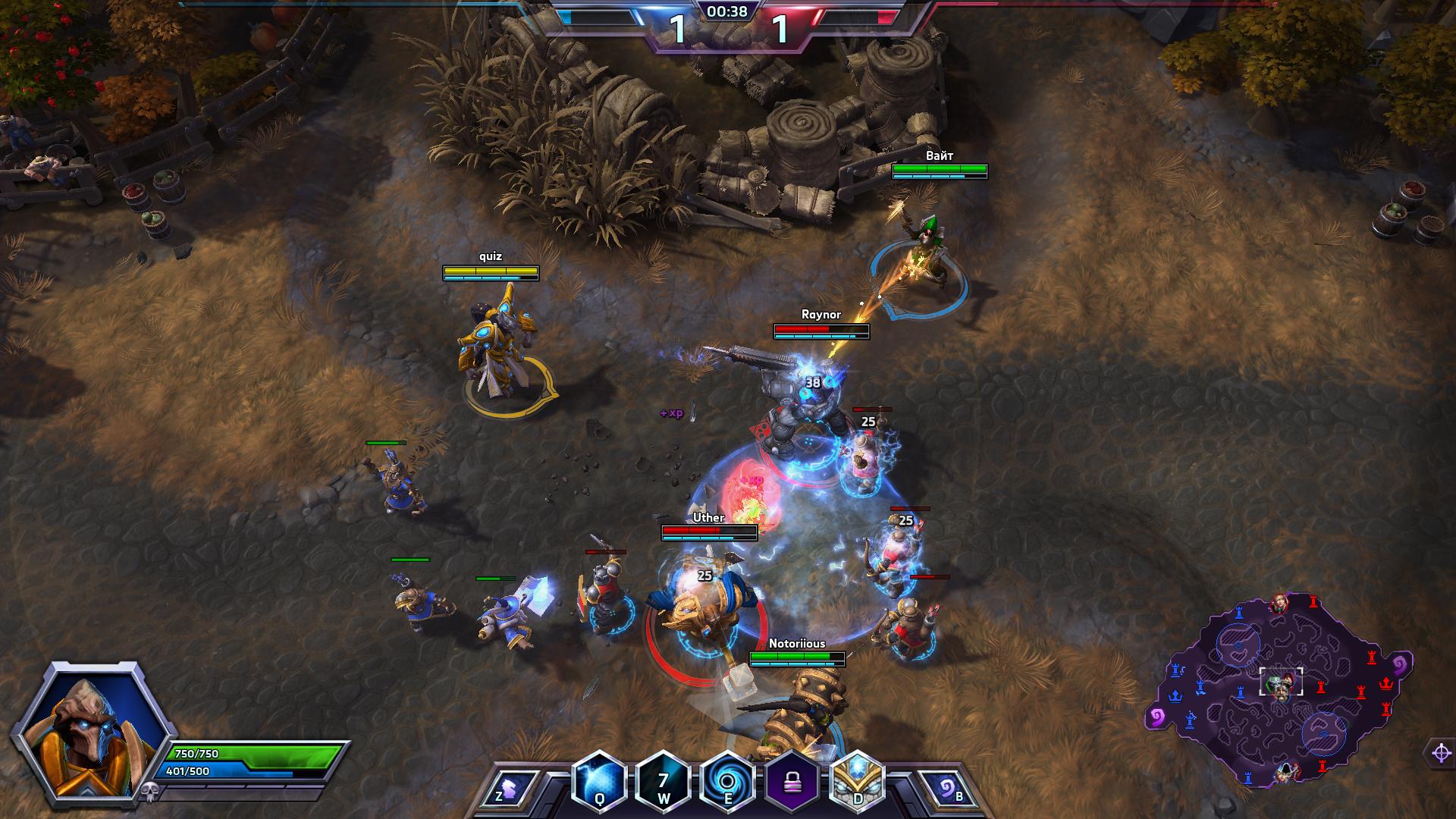
Task: Click the skull death-status icon by portrait
Action: click(147, 792)
